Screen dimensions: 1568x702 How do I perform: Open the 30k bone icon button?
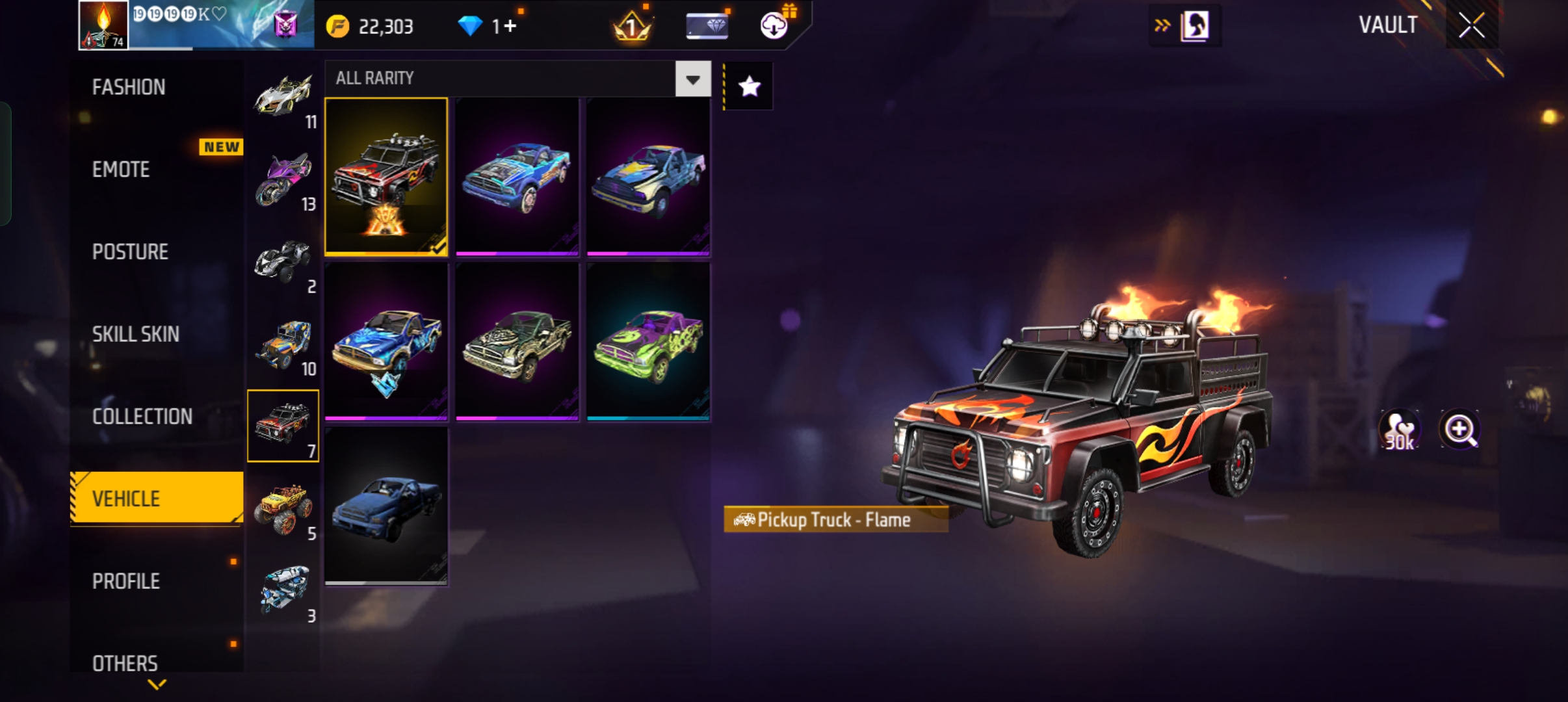click(x=1400, y=430)
